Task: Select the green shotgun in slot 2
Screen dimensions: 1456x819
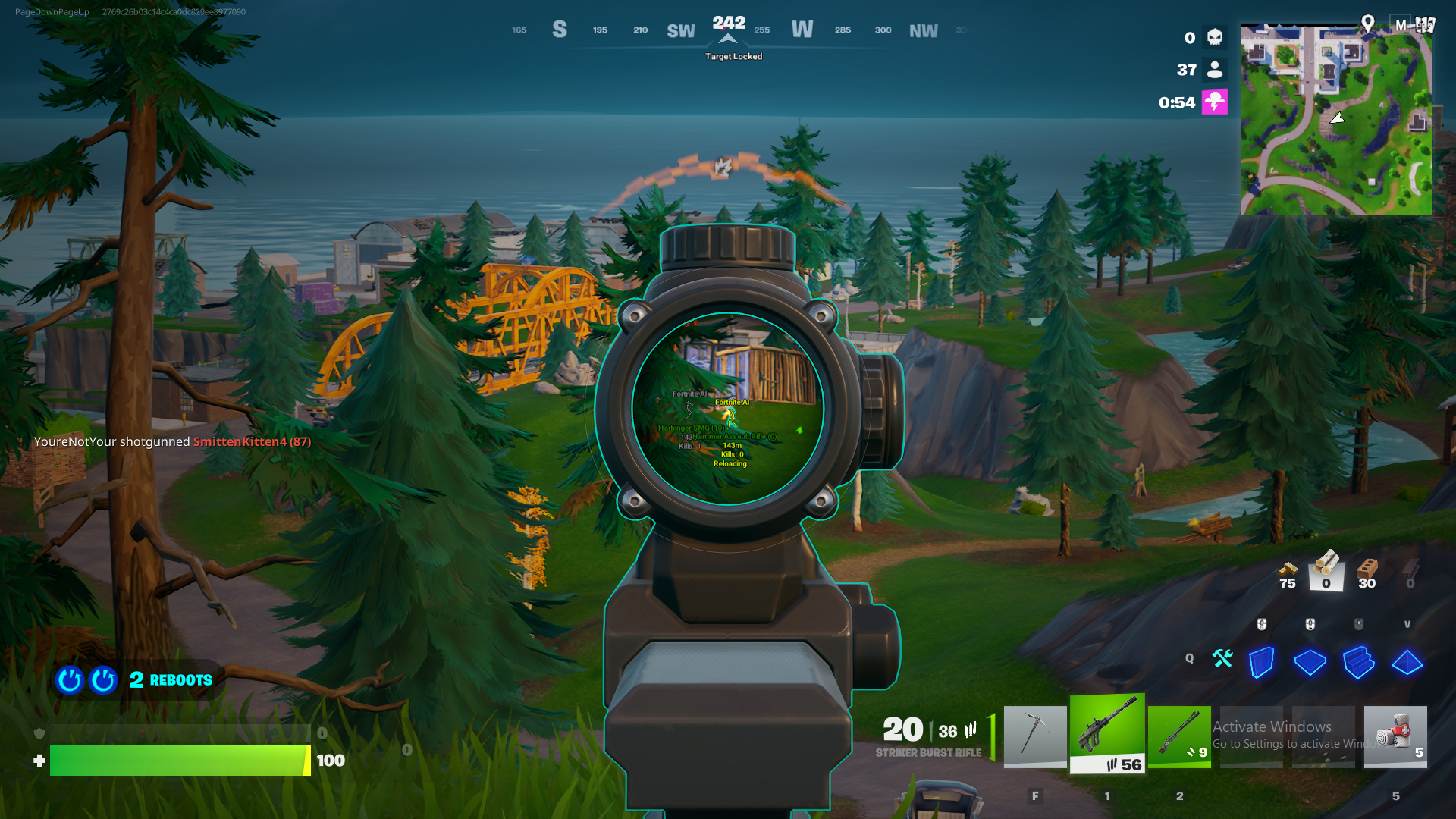Action: 1180,736
